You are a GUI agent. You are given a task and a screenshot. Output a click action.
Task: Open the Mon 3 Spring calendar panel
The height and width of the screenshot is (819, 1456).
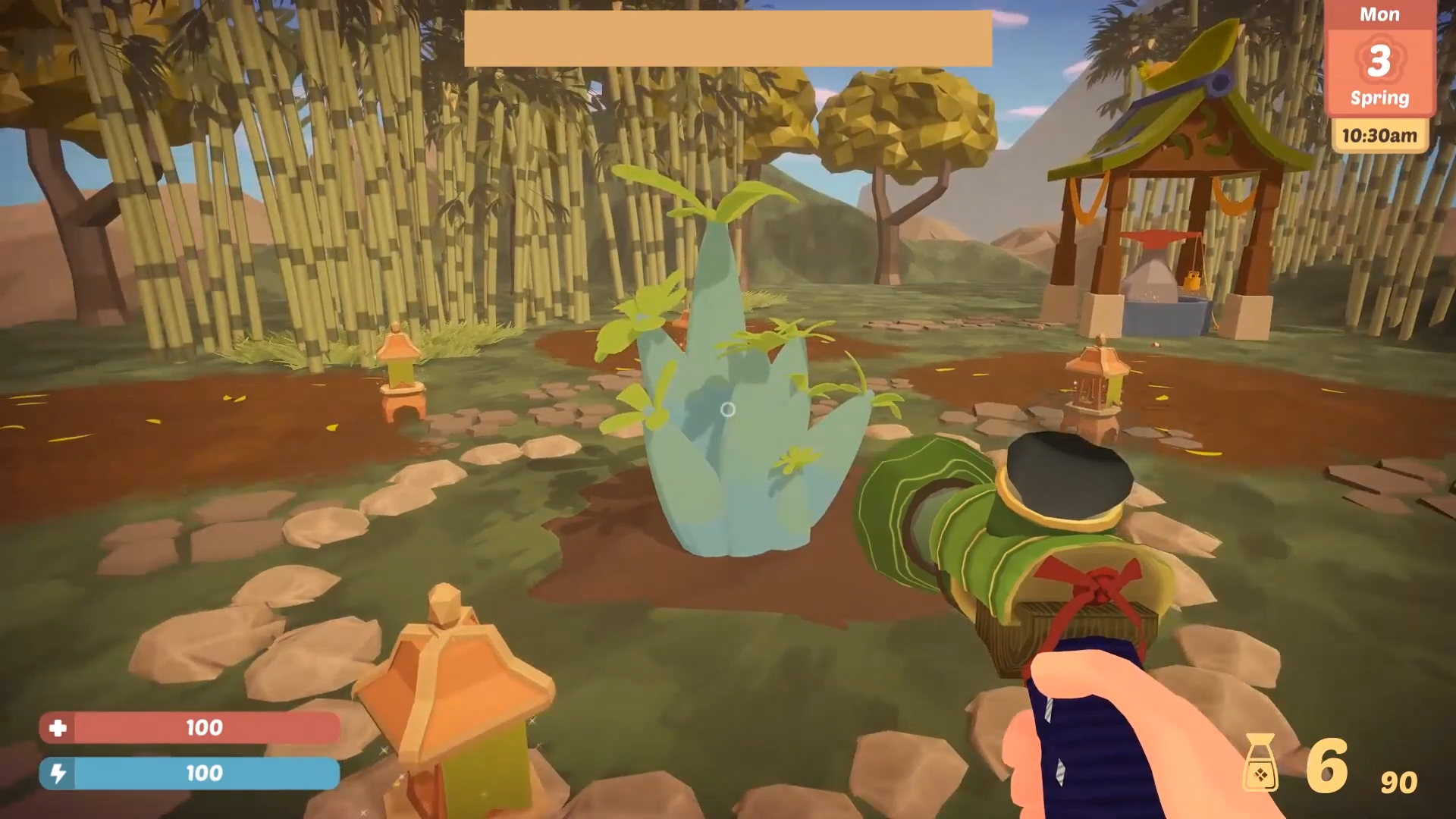(x=1379, y=59)
